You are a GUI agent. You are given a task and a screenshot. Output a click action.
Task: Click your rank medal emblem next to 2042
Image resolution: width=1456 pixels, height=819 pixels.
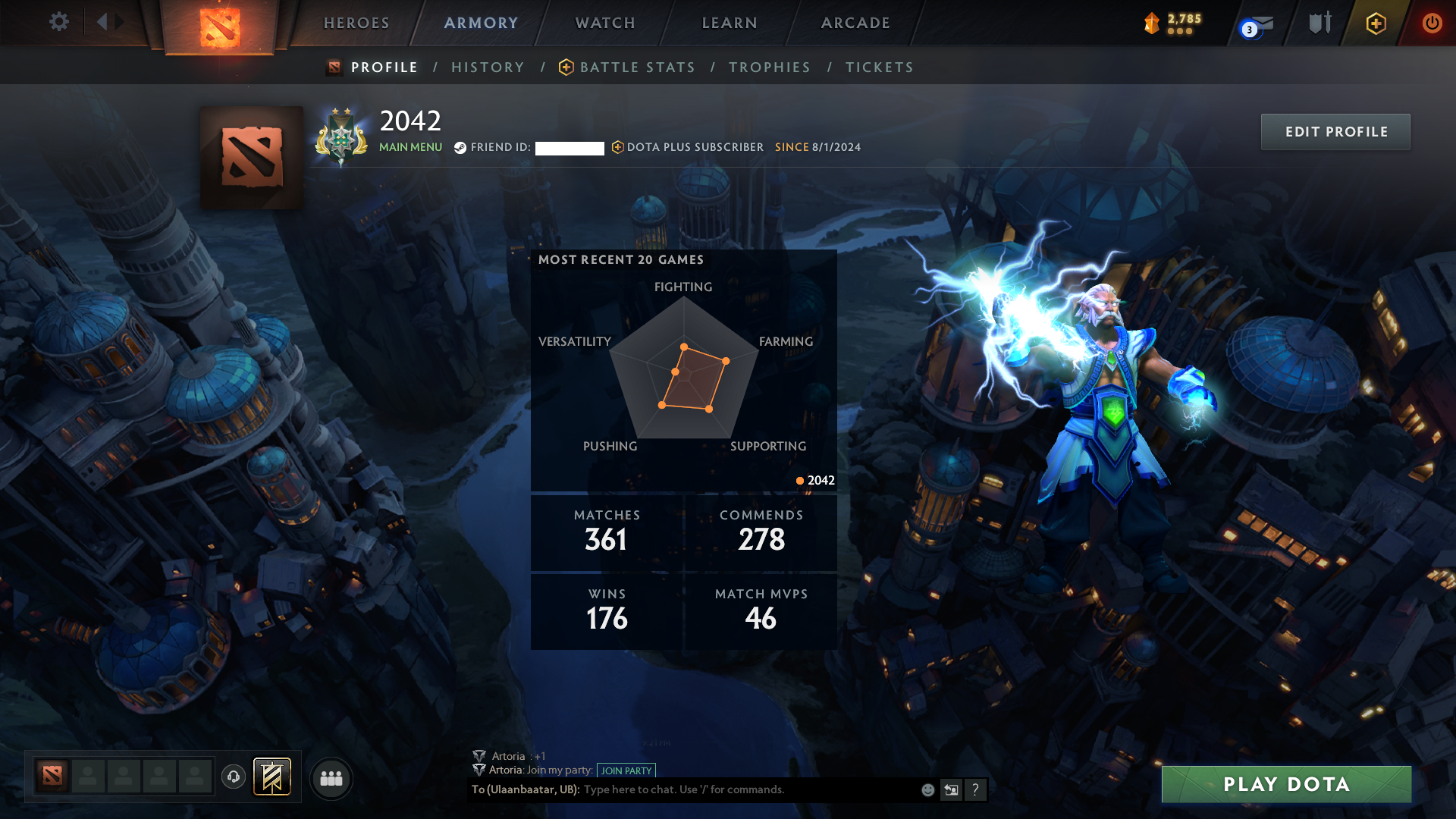click(x=340, y=136)
